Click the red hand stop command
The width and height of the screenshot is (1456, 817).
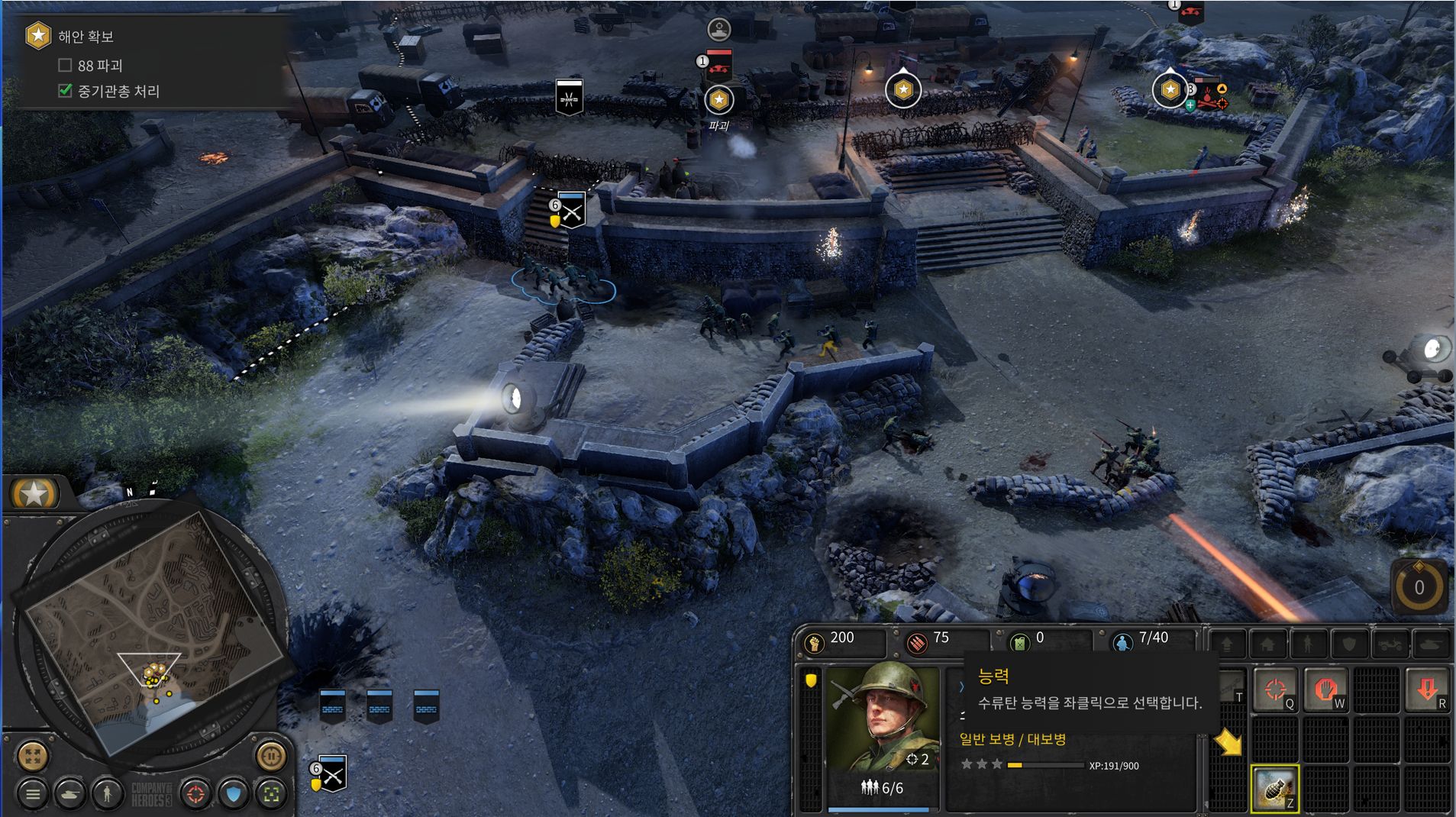point(1325,689)
